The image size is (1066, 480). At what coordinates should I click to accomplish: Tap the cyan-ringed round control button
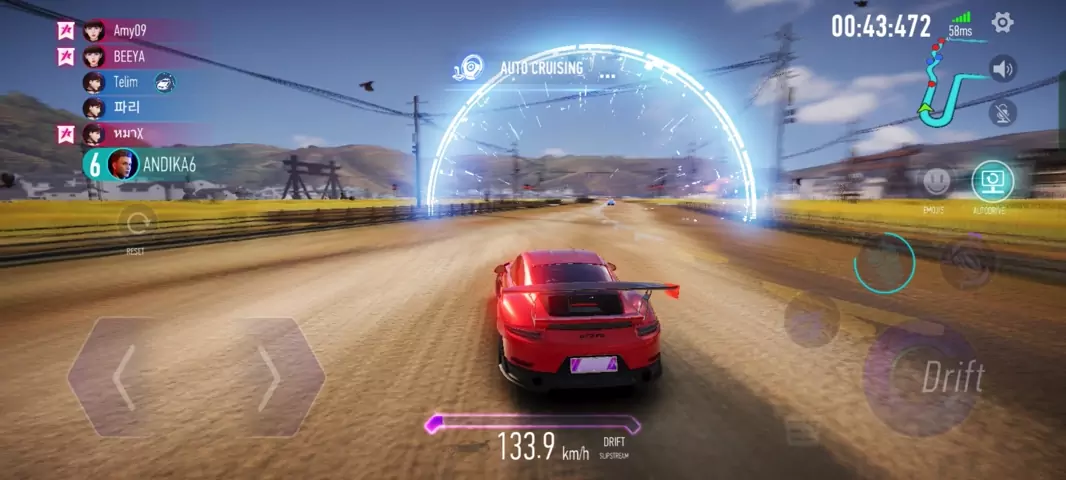(x=884, y=262)
